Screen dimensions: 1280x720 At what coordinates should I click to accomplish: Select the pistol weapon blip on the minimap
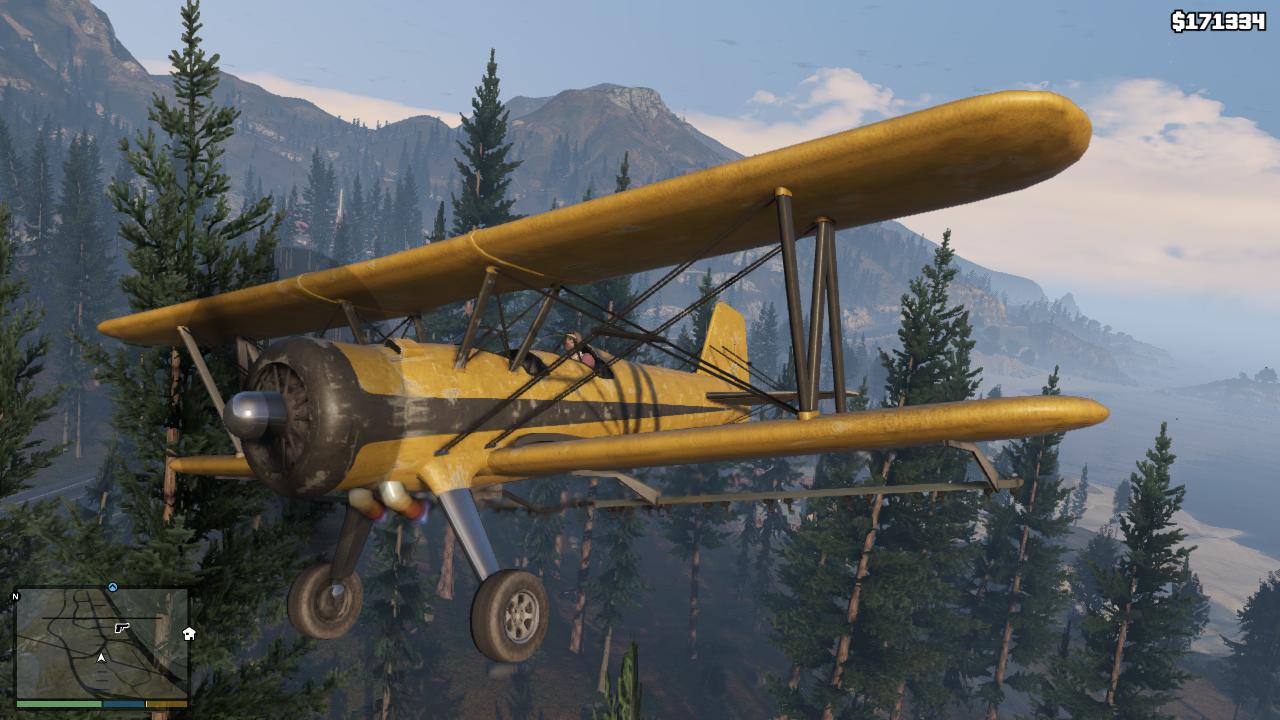[121, 628]
